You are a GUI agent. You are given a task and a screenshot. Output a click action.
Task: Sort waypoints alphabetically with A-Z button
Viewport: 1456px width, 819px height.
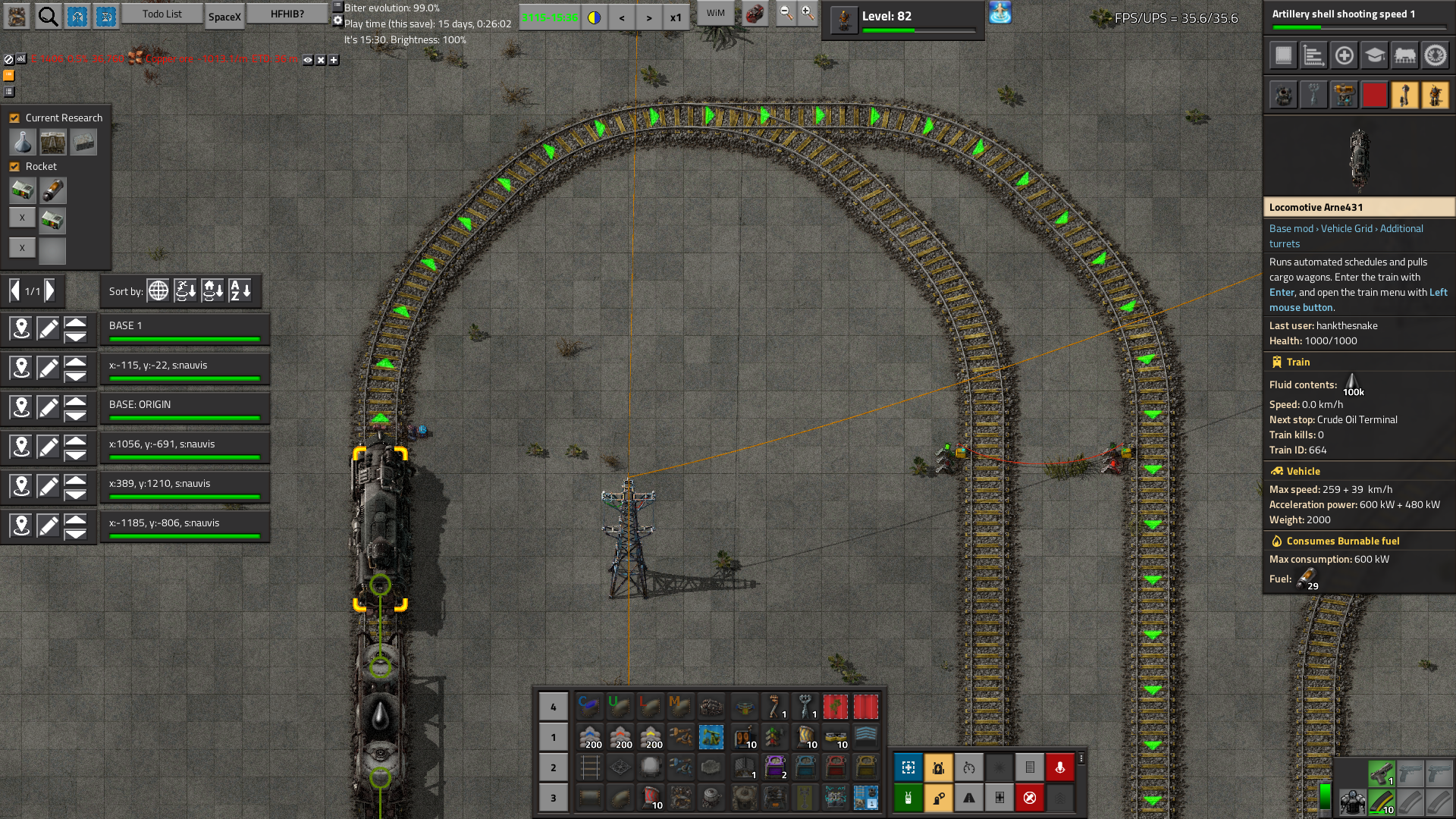(240, 290)
